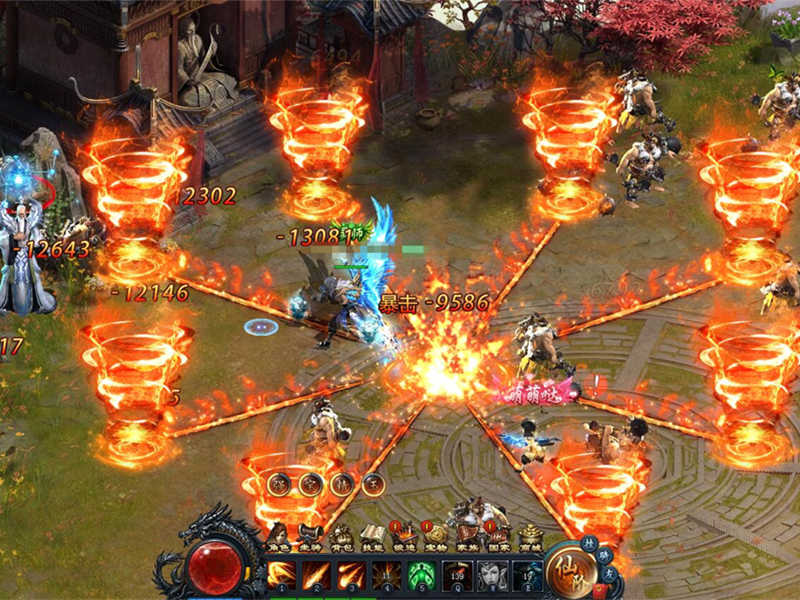This screenshot has width=800, height=600.
Task: Open the 锻造 forging menu
Action: coord(404,537)
